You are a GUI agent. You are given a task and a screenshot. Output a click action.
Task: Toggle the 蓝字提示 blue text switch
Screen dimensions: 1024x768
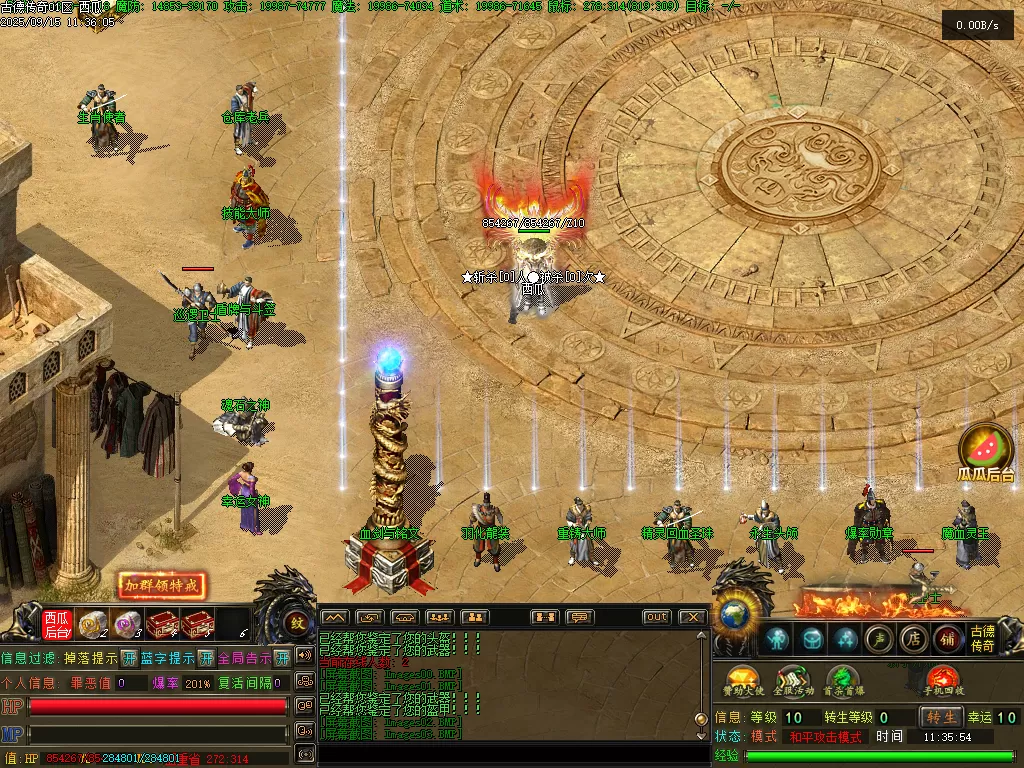pos(205,658)
